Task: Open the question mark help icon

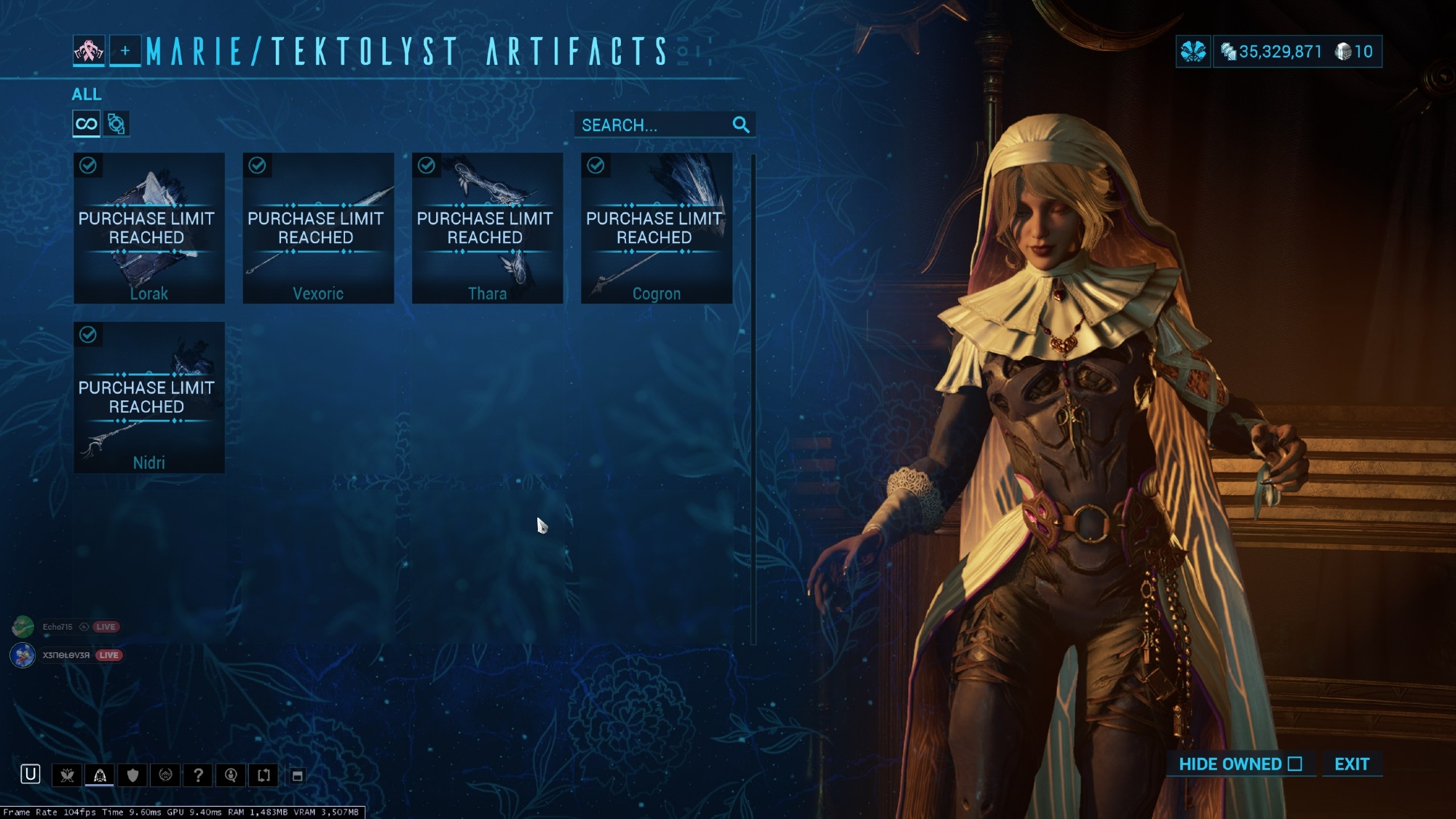Action: click(198, 775)
